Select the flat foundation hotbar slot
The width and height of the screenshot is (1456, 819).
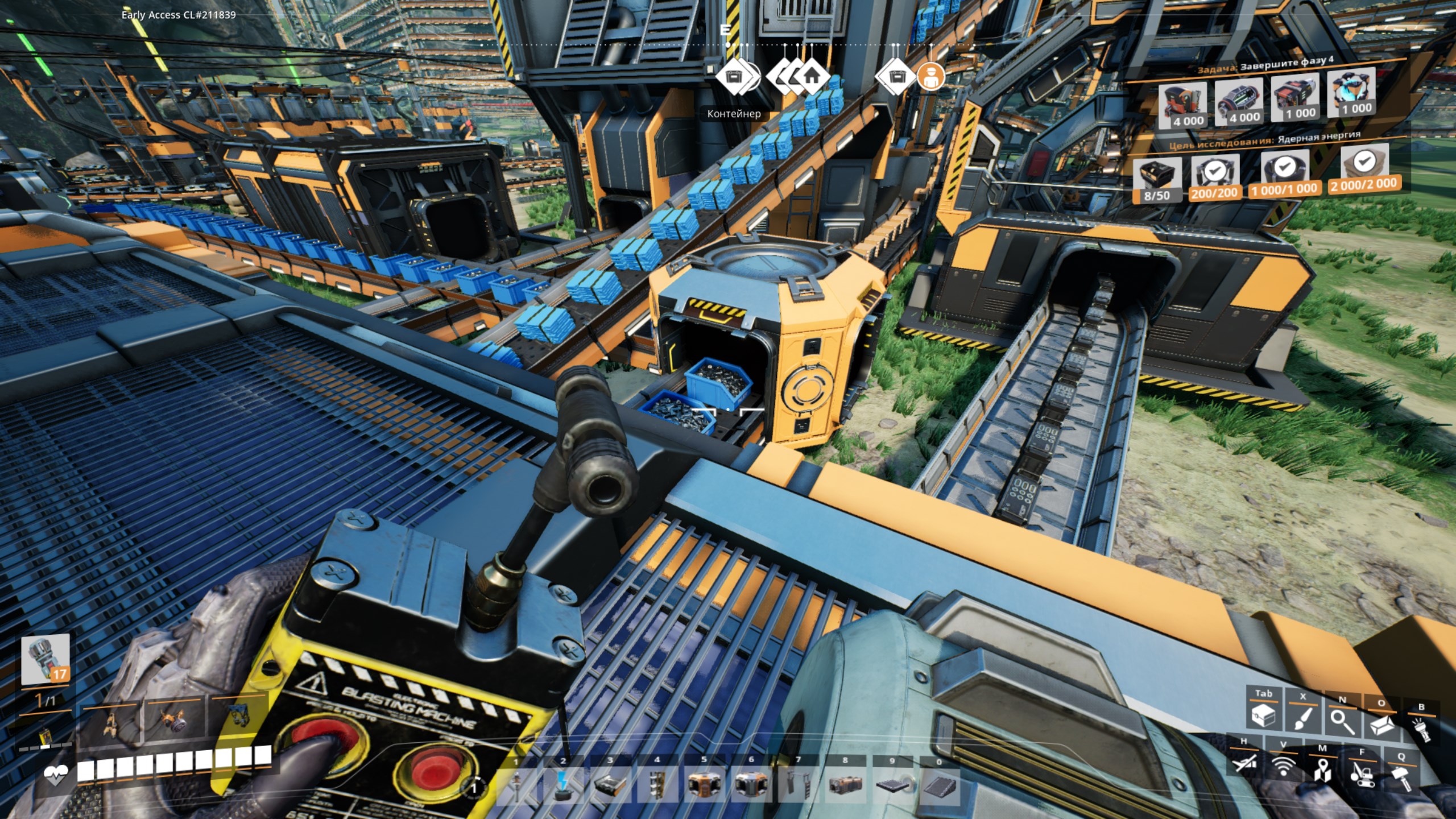click(x=892, y=787)
